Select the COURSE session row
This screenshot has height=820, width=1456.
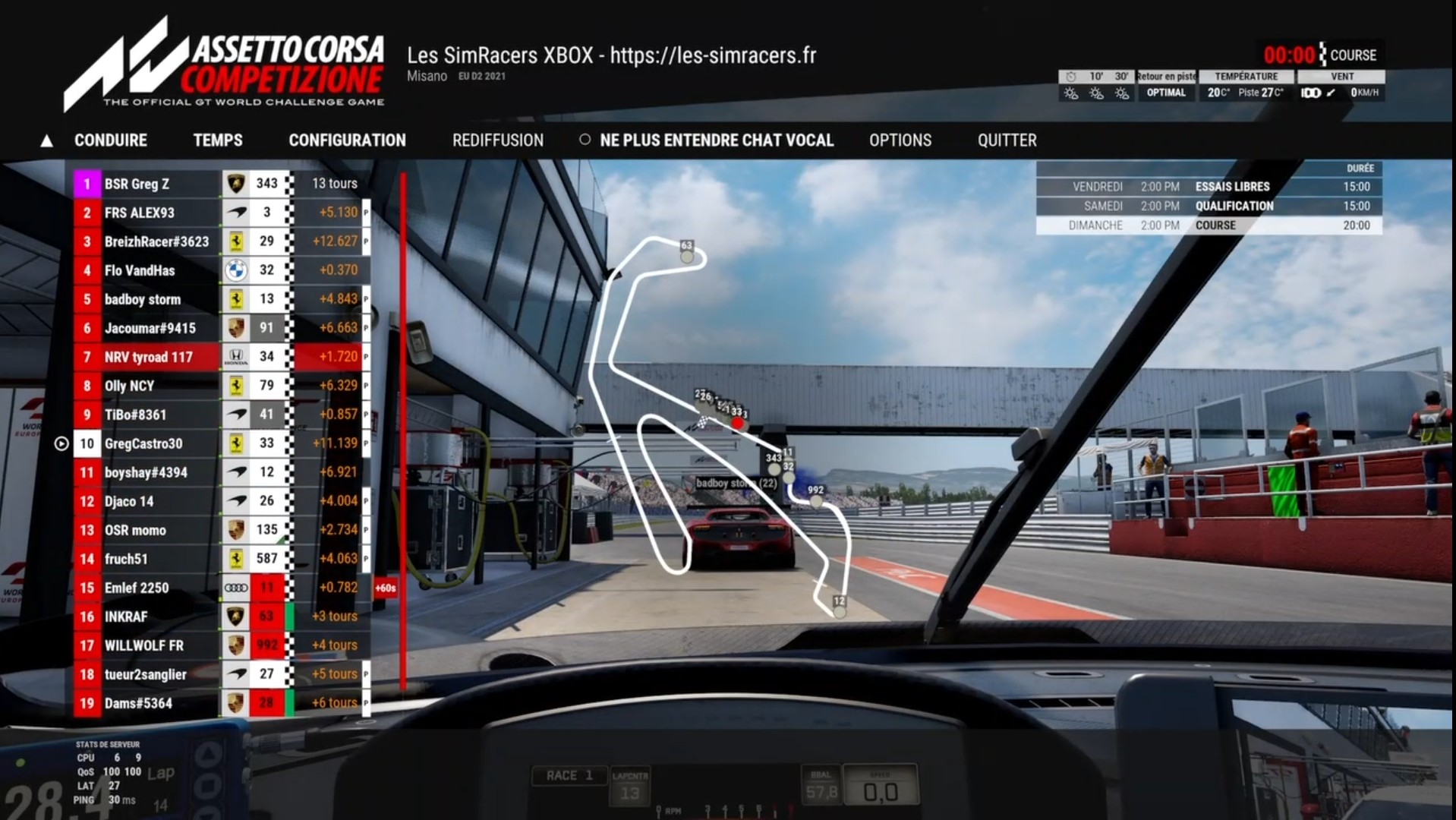click(1209, 225)
